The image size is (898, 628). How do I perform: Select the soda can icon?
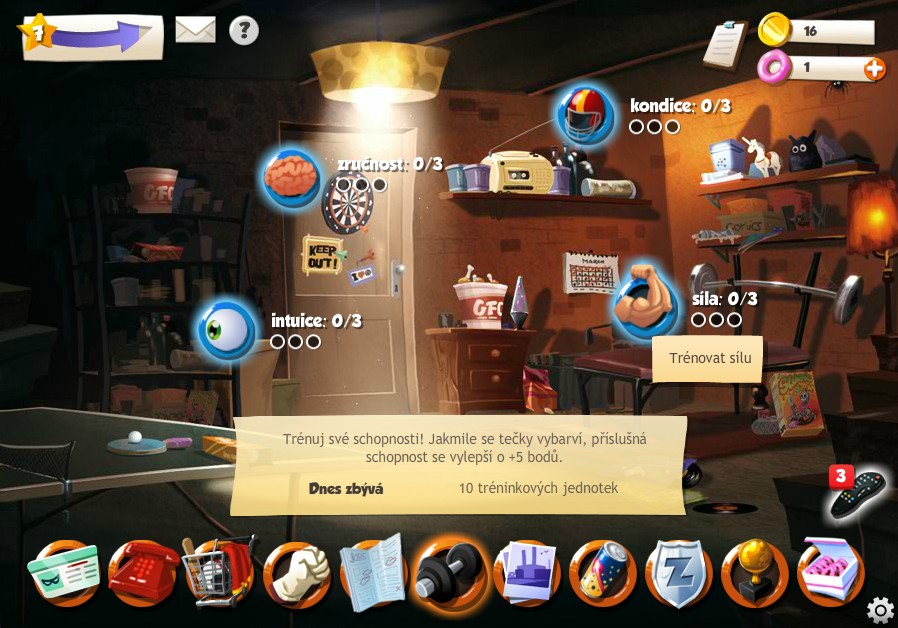(603, 574)
